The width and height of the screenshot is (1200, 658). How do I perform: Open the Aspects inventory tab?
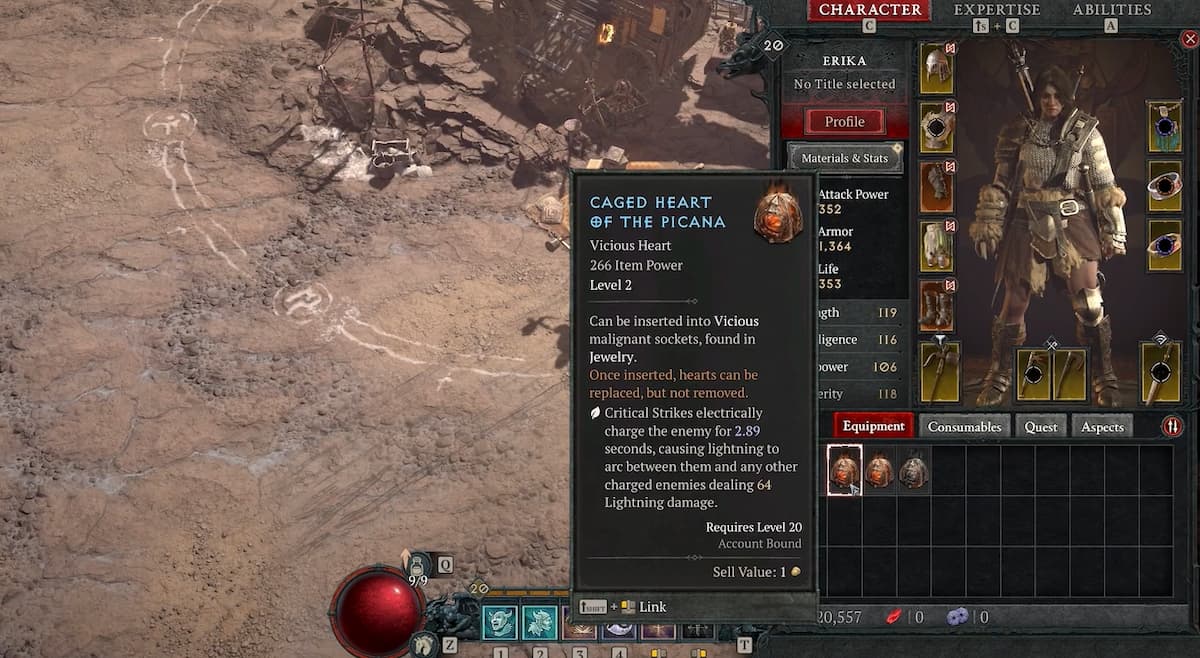click(1103, 427)
